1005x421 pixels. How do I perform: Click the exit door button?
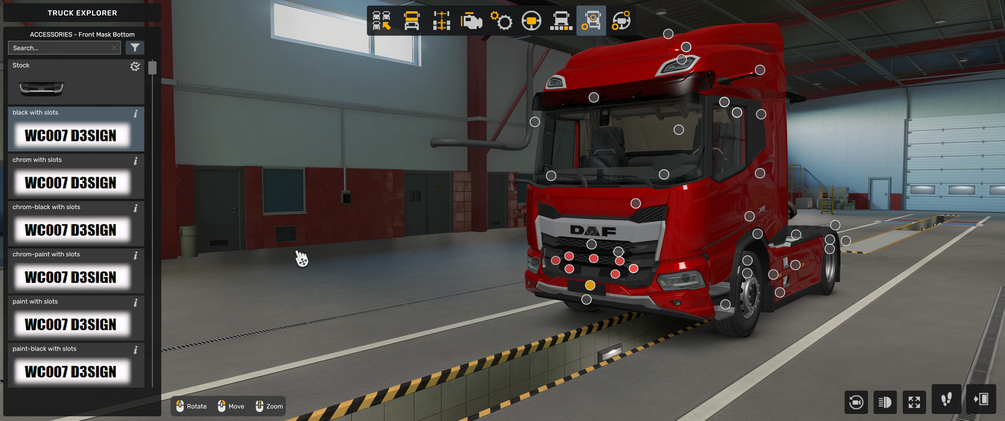(980, 399)
